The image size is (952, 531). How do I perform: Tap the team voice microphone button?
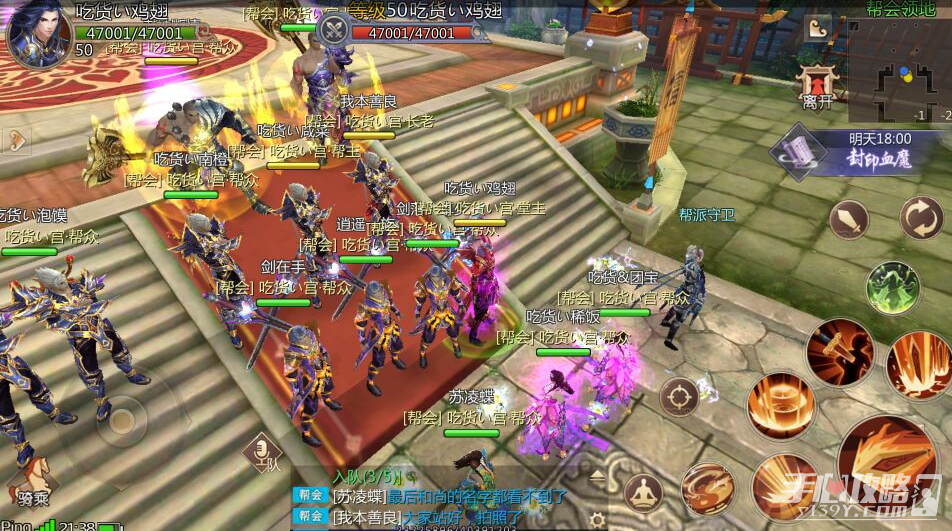click(265, 452)
